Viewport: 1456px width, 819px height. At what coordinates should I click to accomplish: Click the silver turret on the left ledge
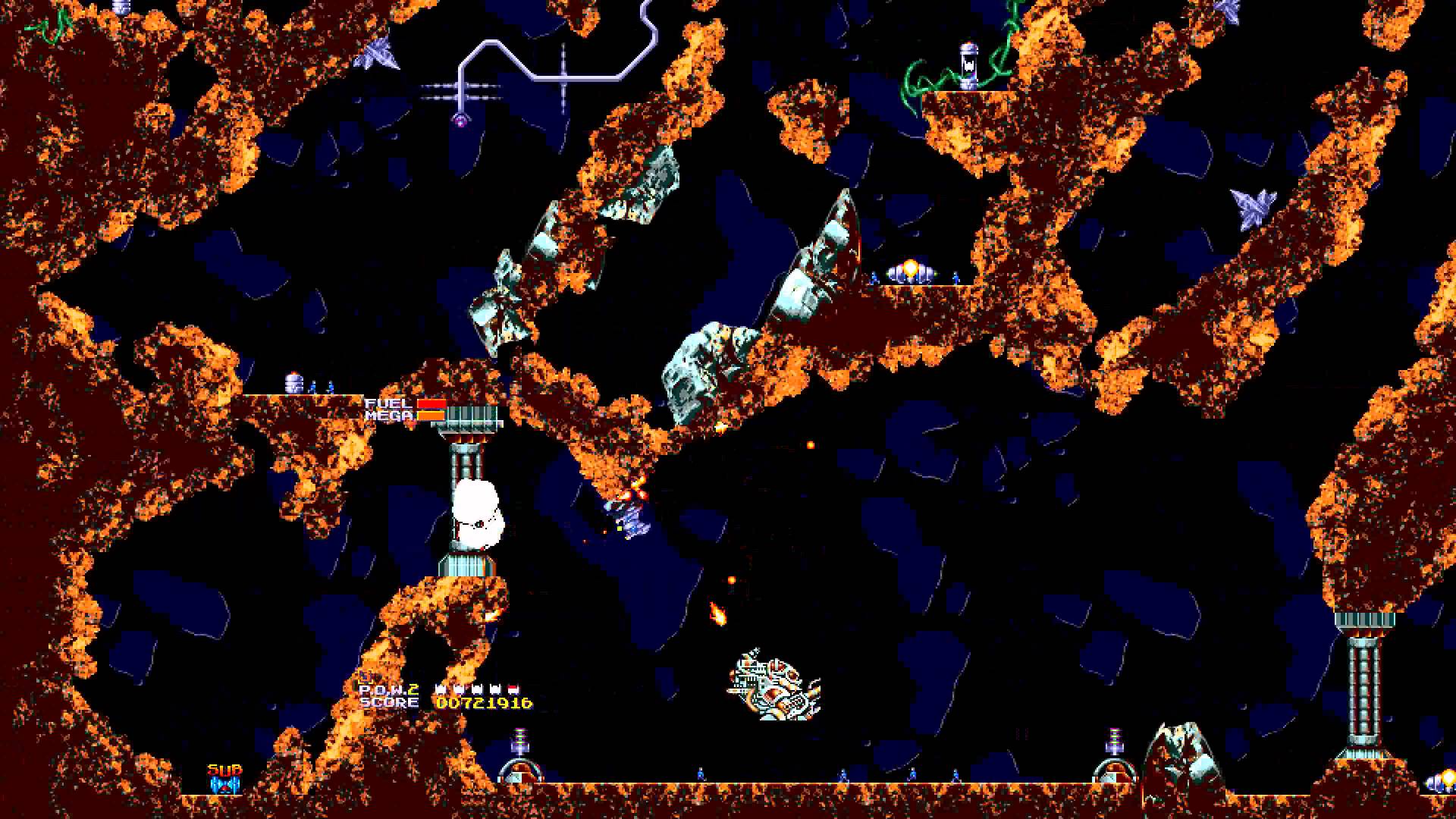(292, 381)
